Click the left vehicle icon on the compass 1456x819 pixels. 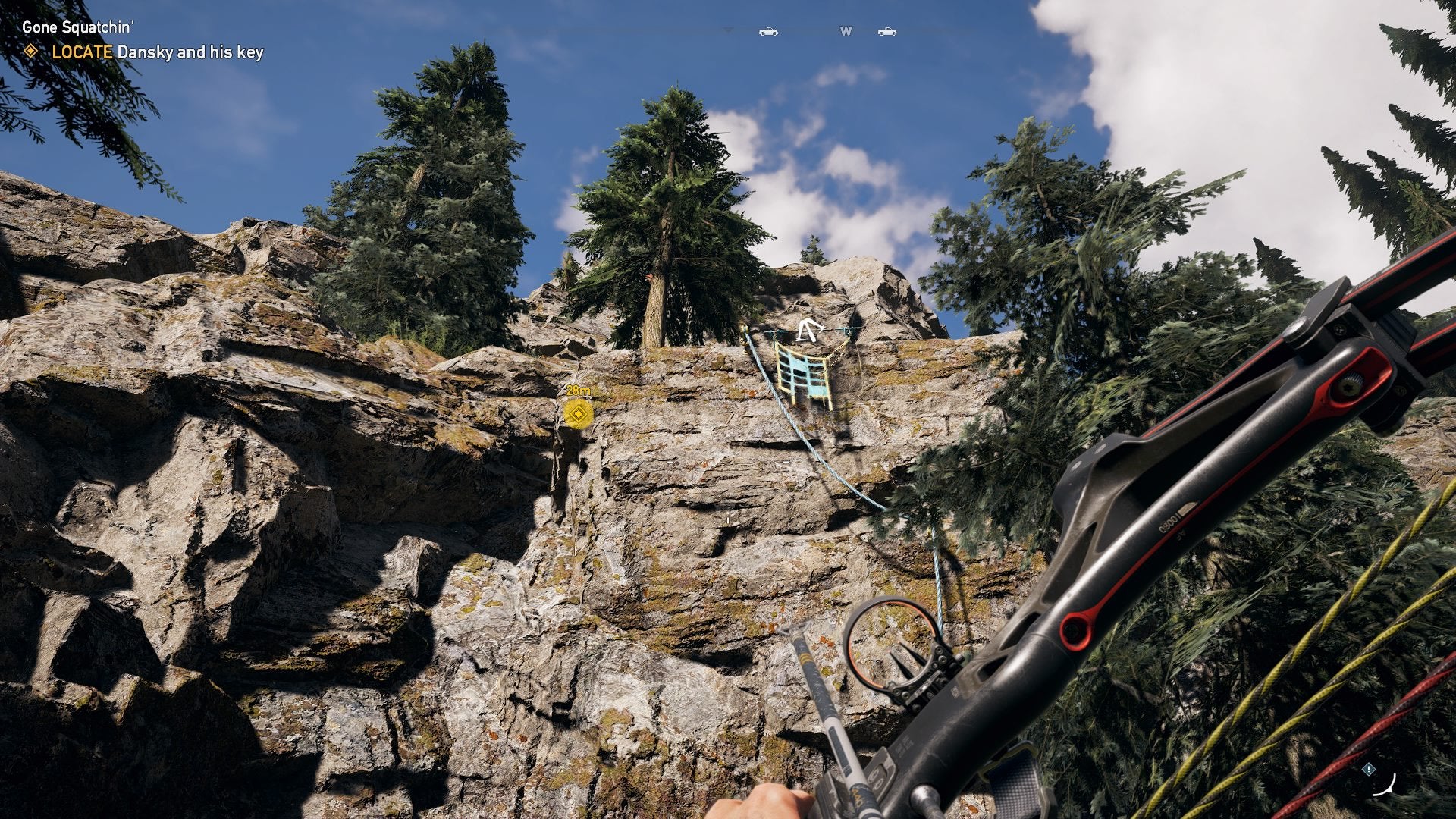767,32
